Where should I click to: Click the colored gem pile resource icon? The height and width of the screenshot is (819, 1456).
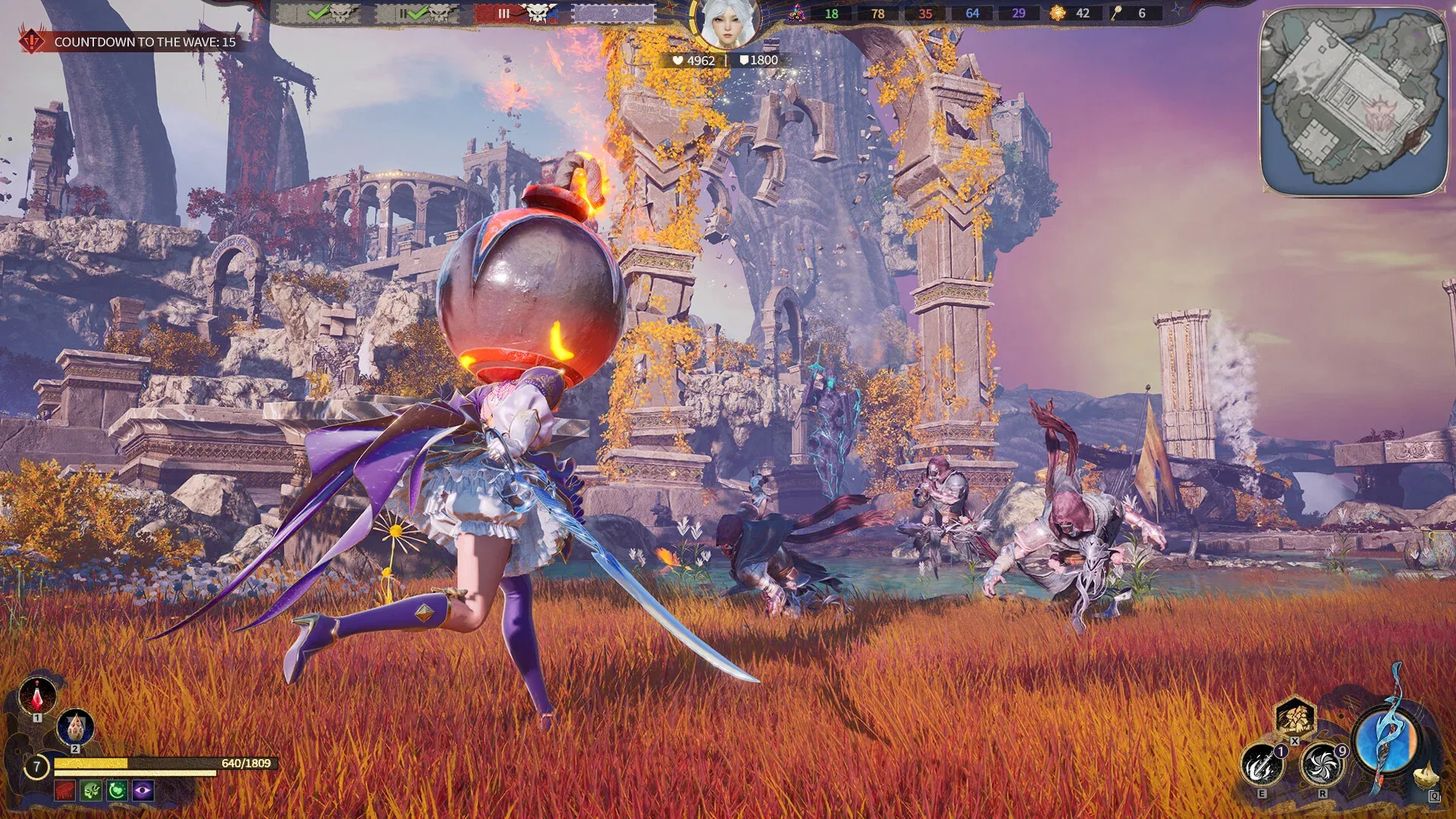(797, 13)
